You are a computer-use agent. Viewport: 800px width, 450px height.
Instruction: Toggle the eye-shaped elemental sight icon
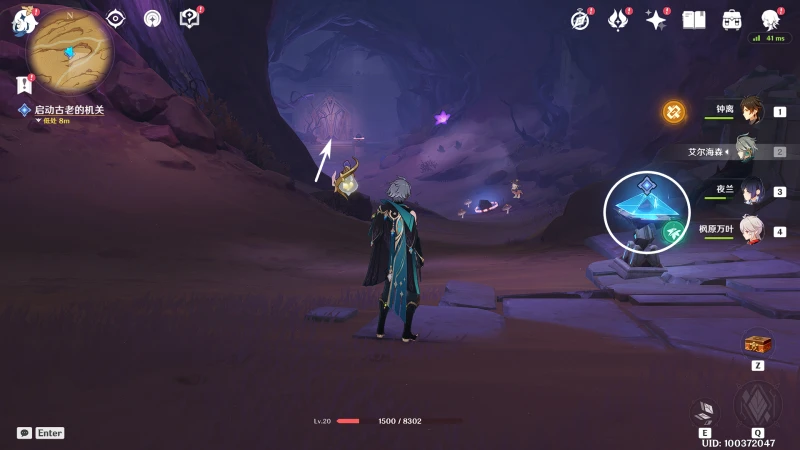pyautogui.click(x=116, y=18)
